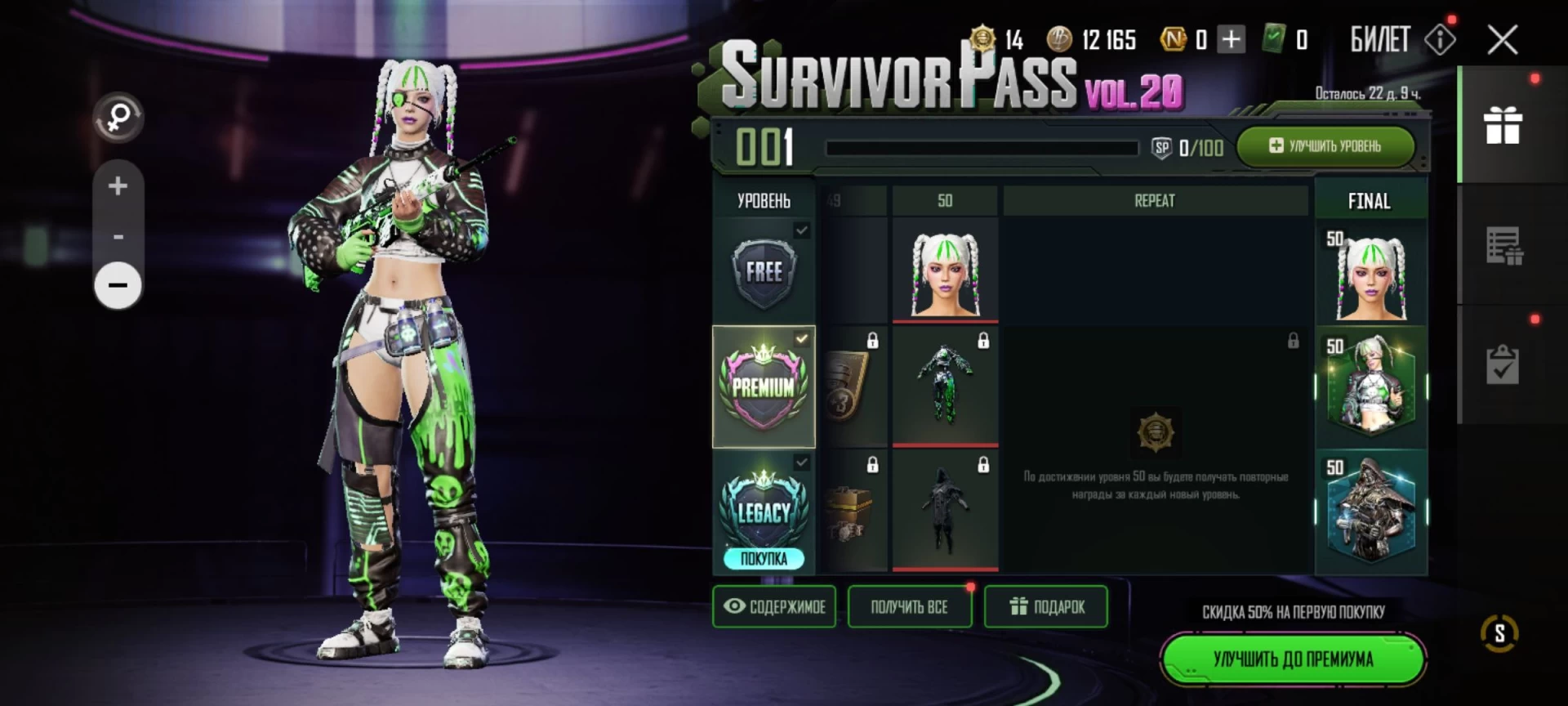Click the gold S coin icon

1499,633
